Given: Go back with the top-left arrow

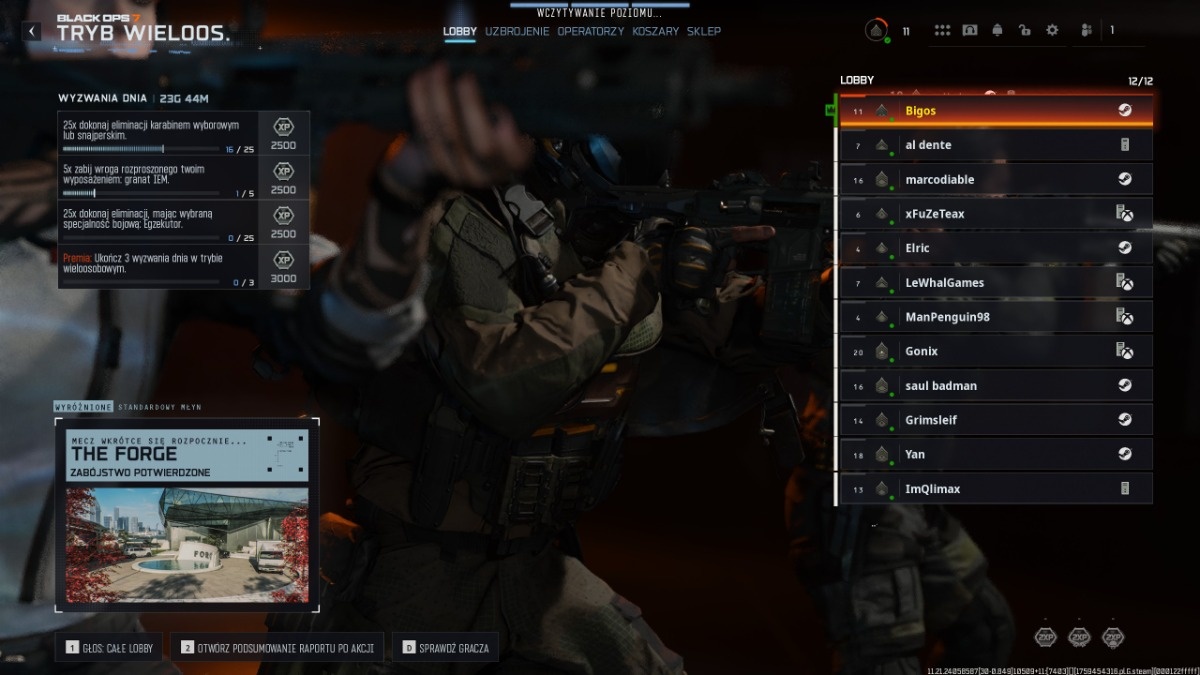Looking at the screenshot, I should tap(32, 31).
